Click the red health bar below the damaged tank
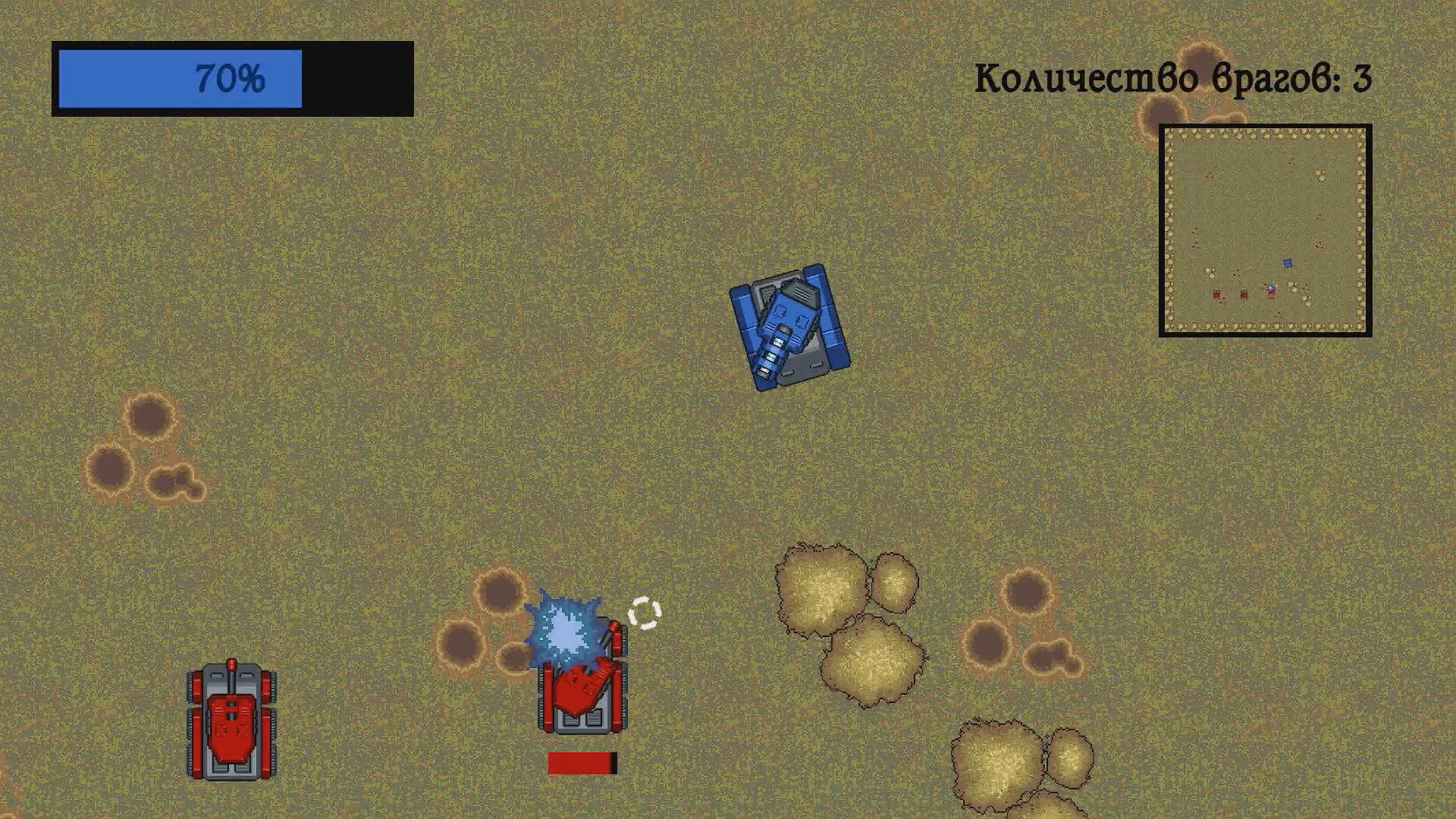The image size is (1456, 819). pos(582,761)
